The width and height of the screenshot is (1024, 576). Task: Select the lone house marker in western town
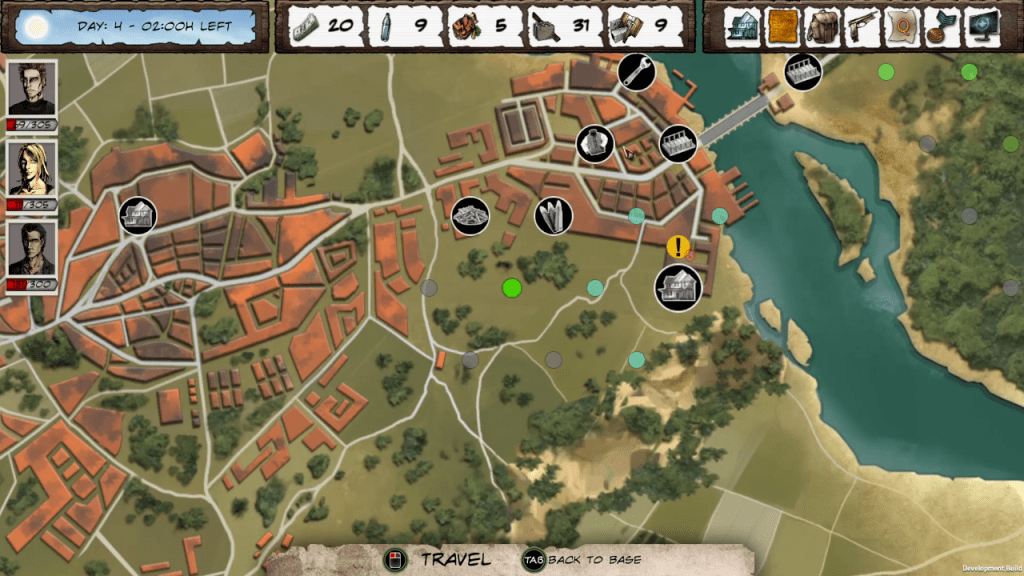tap(139, 215)
